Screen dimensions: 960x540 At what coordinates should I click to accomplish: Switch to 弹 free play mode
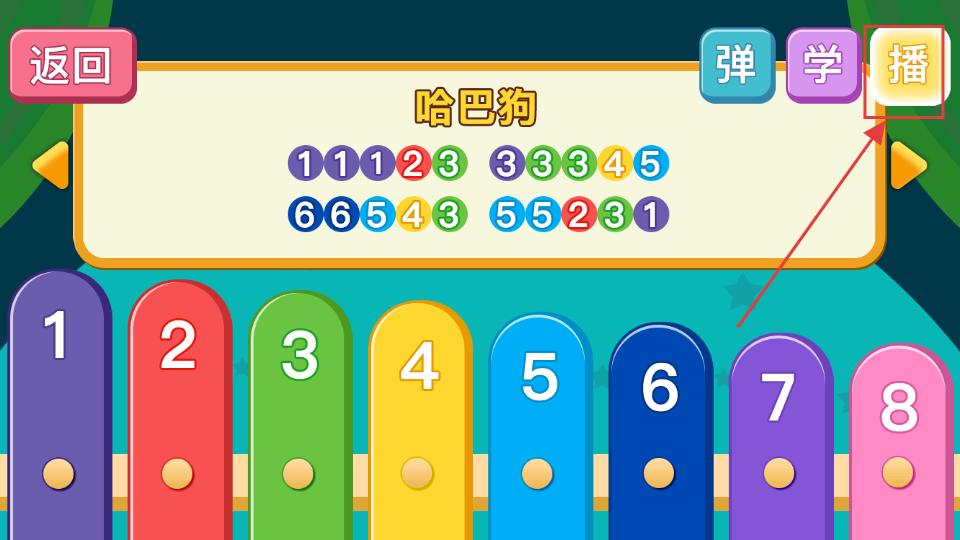tap(737, 65)
